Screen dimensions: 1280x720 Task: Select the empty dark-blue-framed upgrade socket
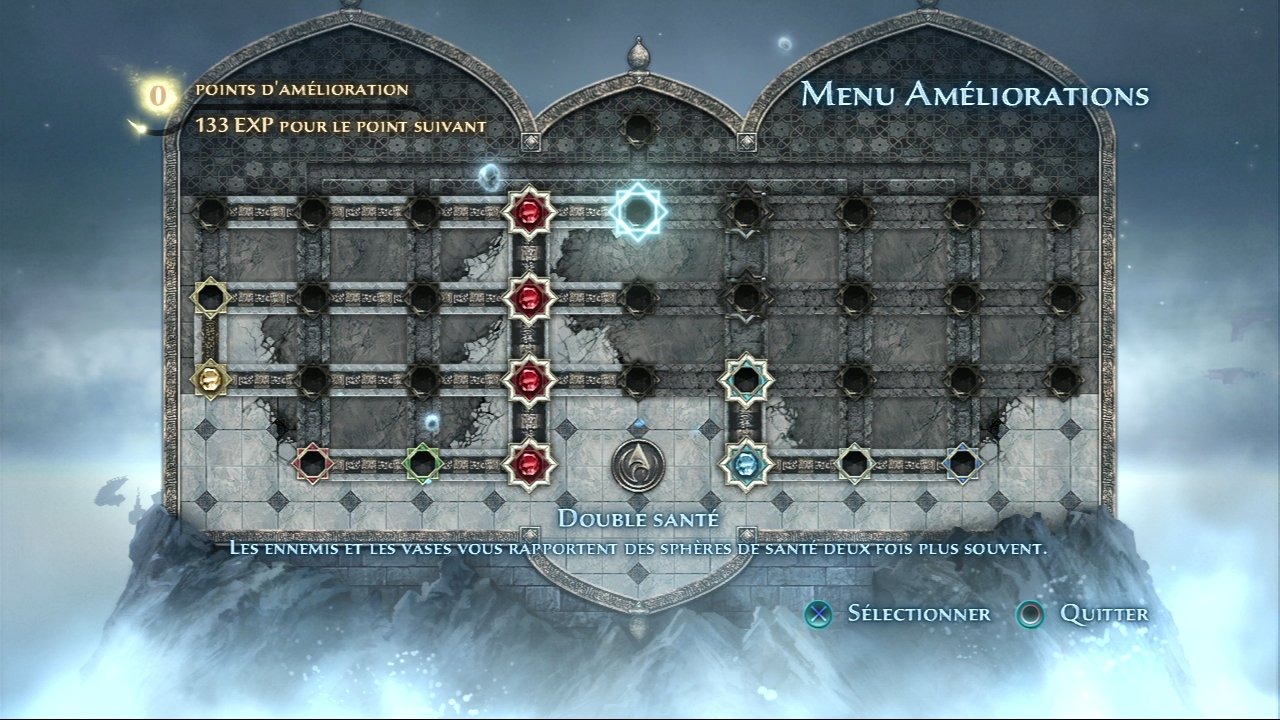tap(962, 462)
